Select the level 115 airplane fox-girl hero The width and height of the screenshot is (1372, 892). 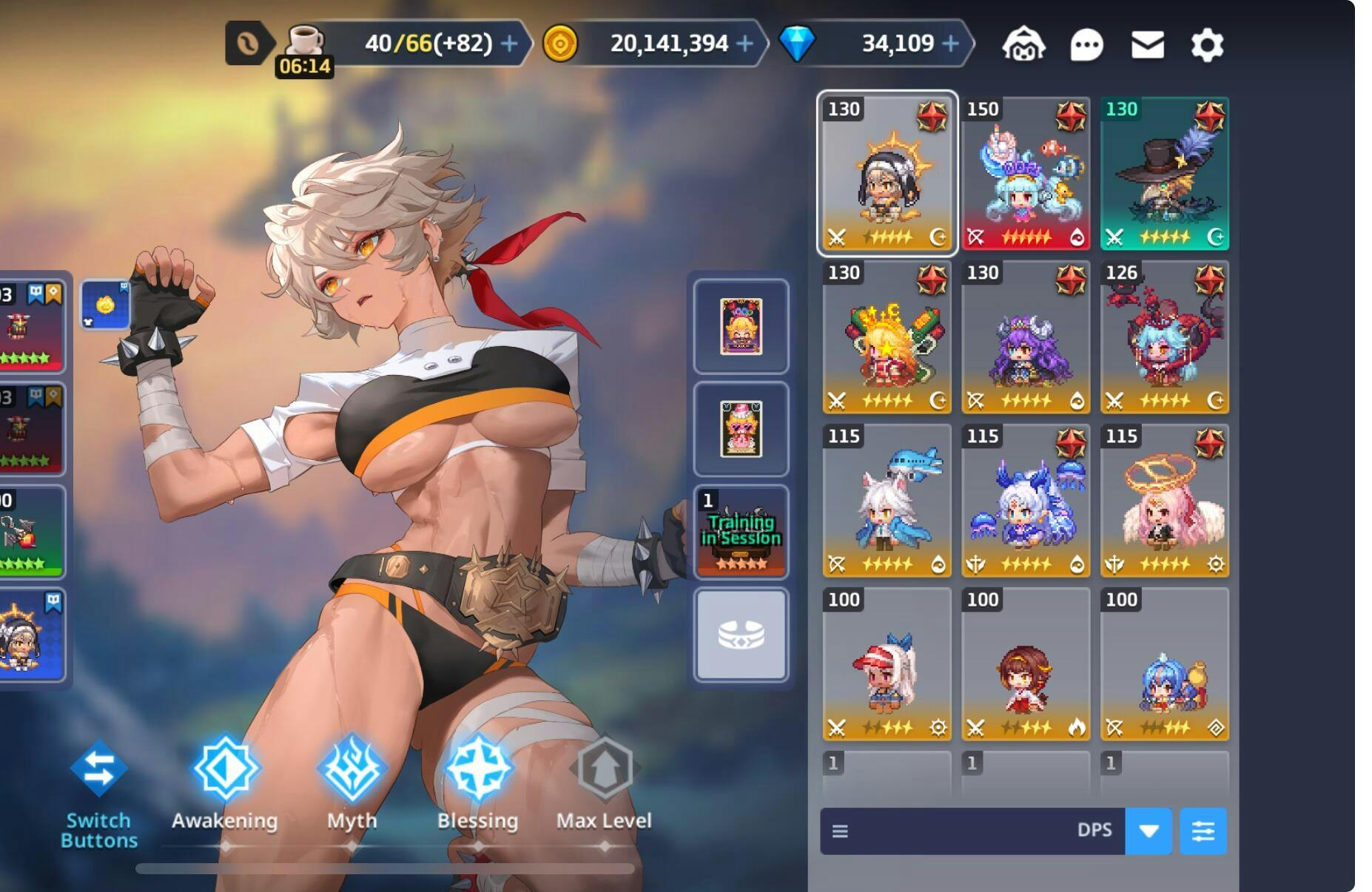tap(887, 500)
